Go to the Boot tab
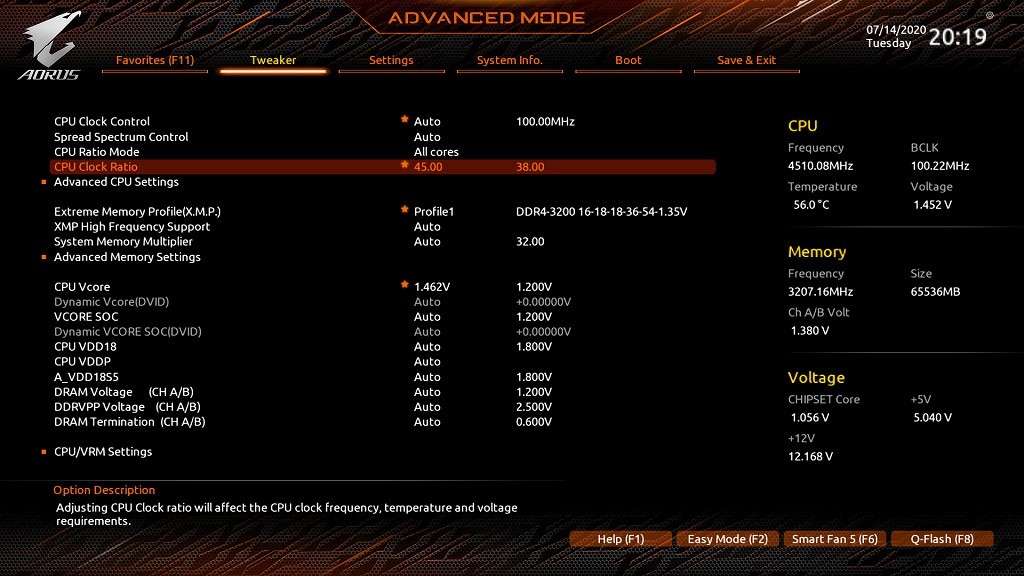This screenshot has height=576, width=1024. (628, 60)
